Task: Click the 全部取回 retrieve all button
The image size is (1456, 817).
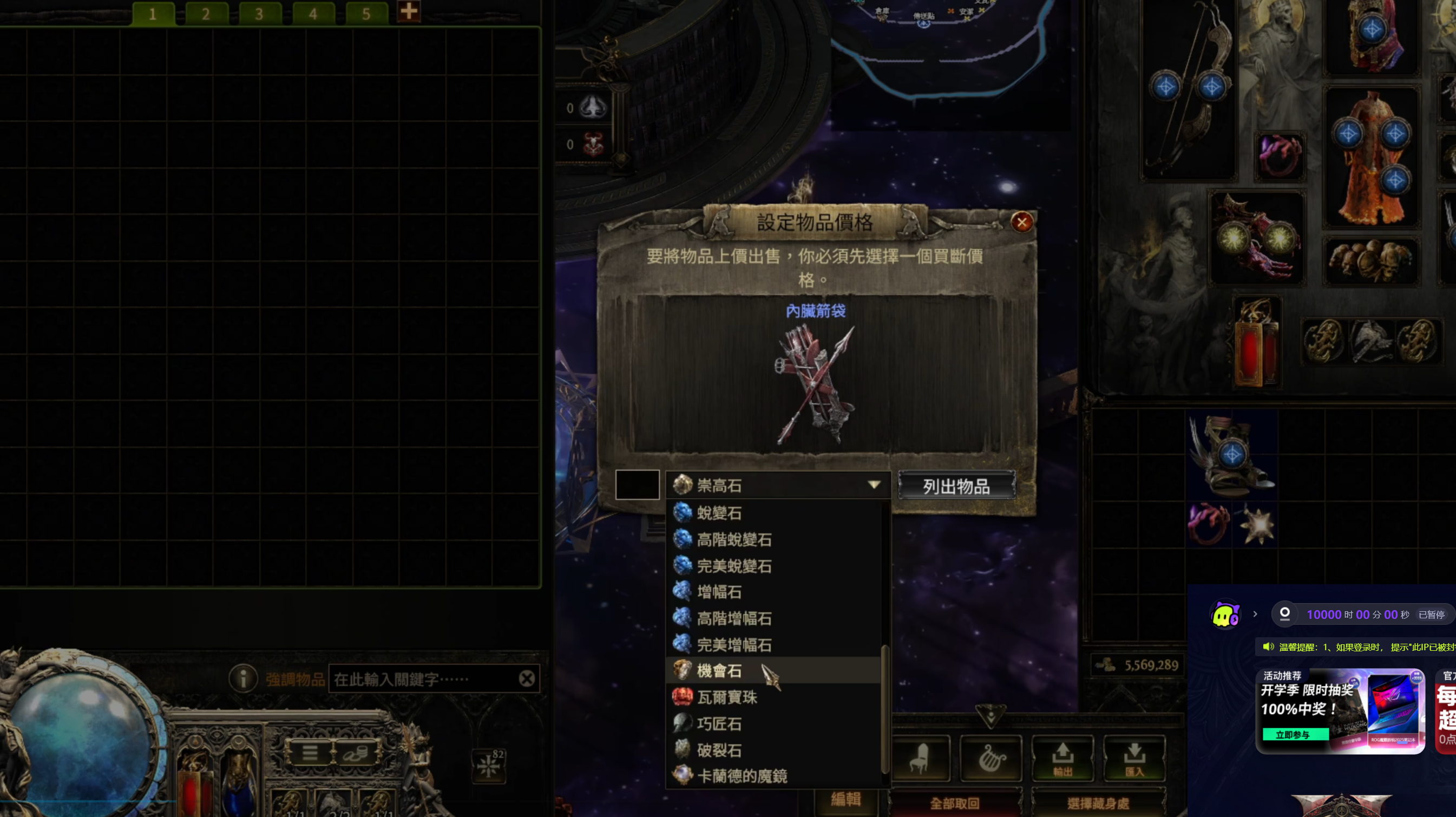Action: (954, 803)
